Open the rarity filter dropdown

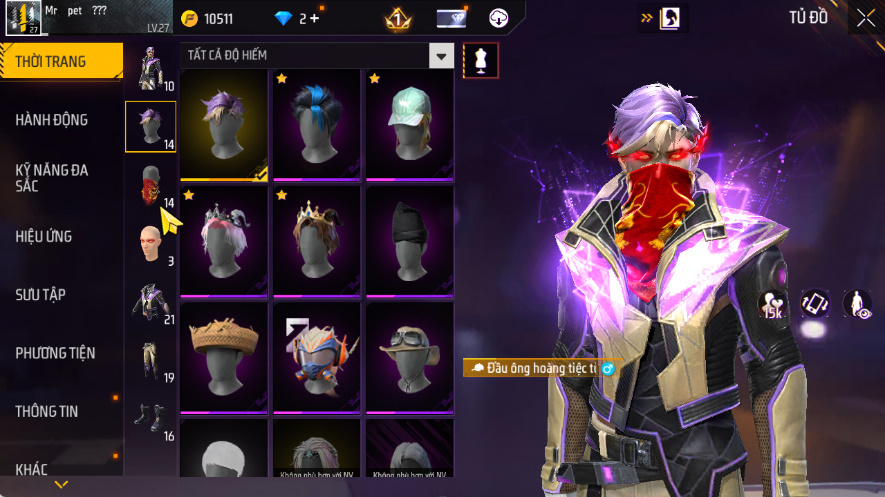[441, 56]
